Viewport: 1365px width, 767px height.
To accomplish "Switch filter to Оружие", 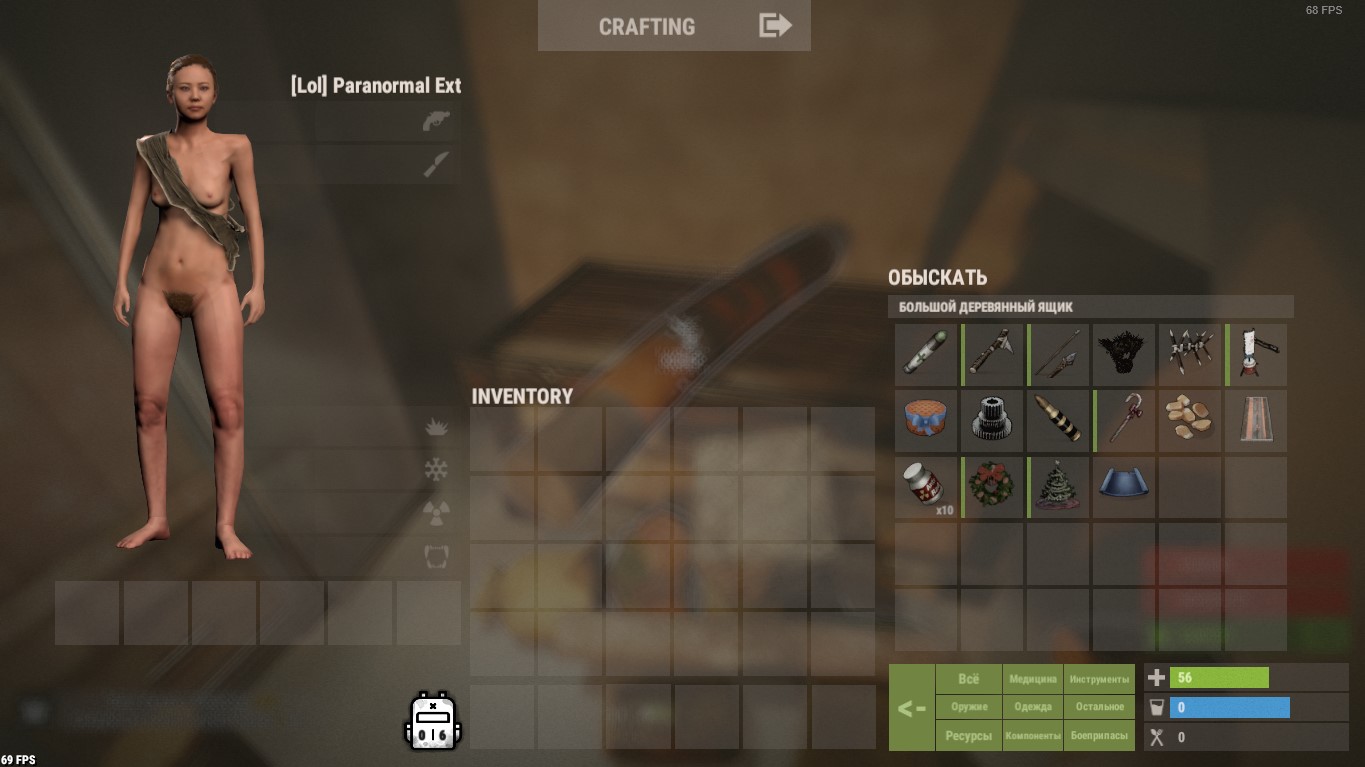I will (x=969, y=707).
